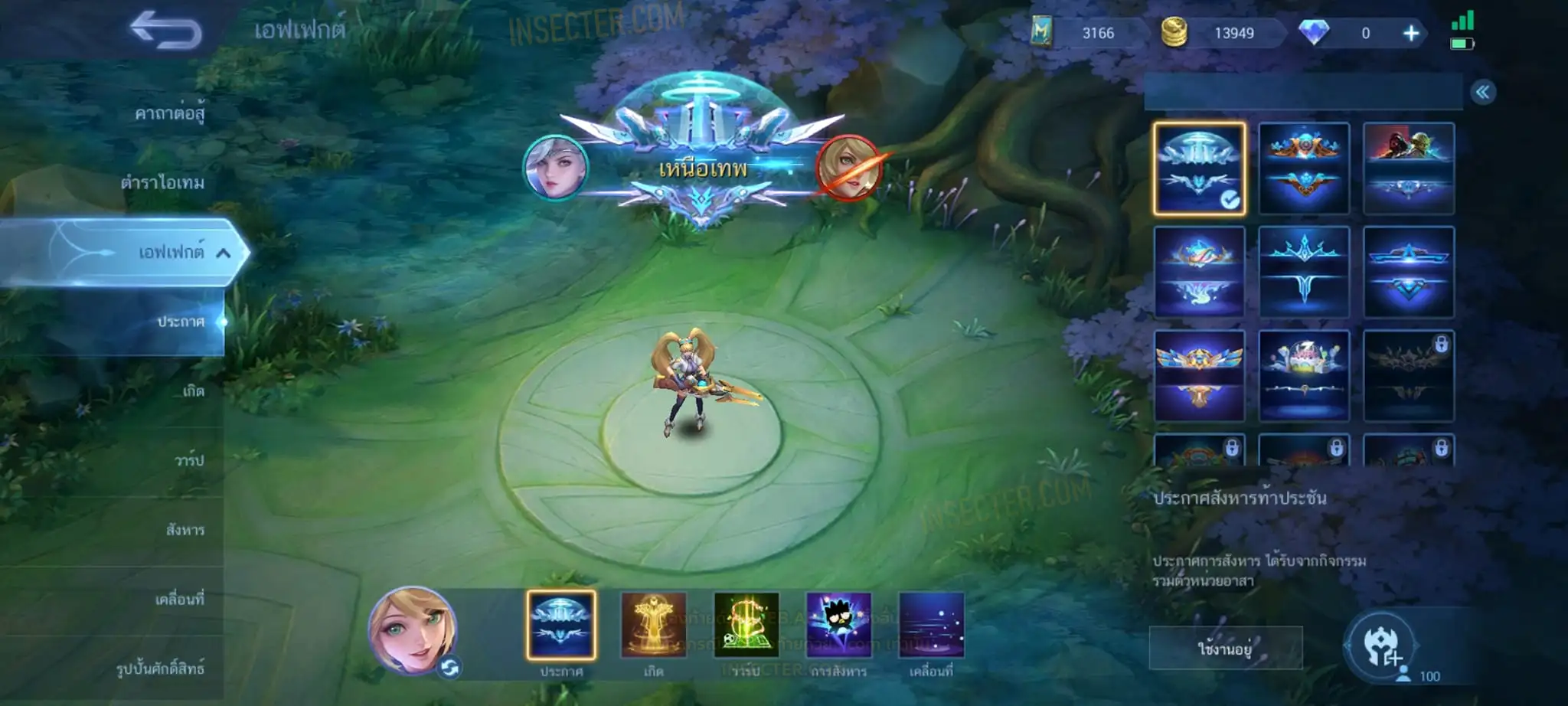Switch to the วาร์ป sub-tab
The width and height of the screenshot is (1568, 706).
(189, 460)
